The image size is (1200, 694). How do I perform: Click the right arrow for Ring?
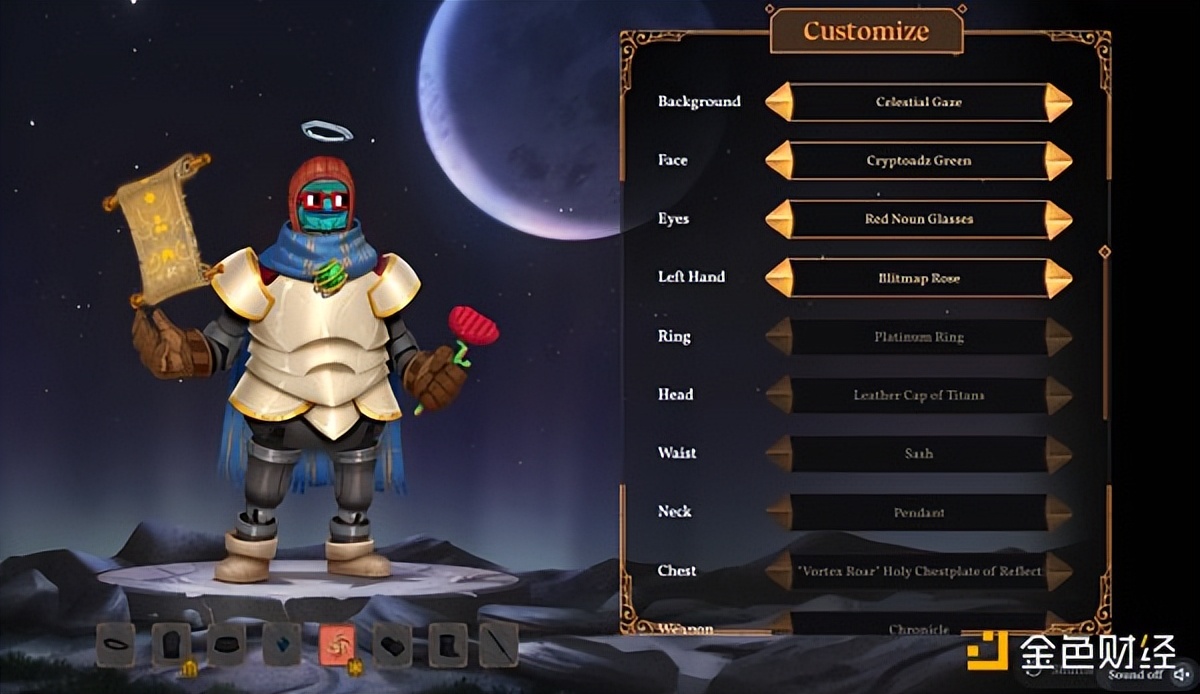pyautogui.click(x=1058, y=337)
